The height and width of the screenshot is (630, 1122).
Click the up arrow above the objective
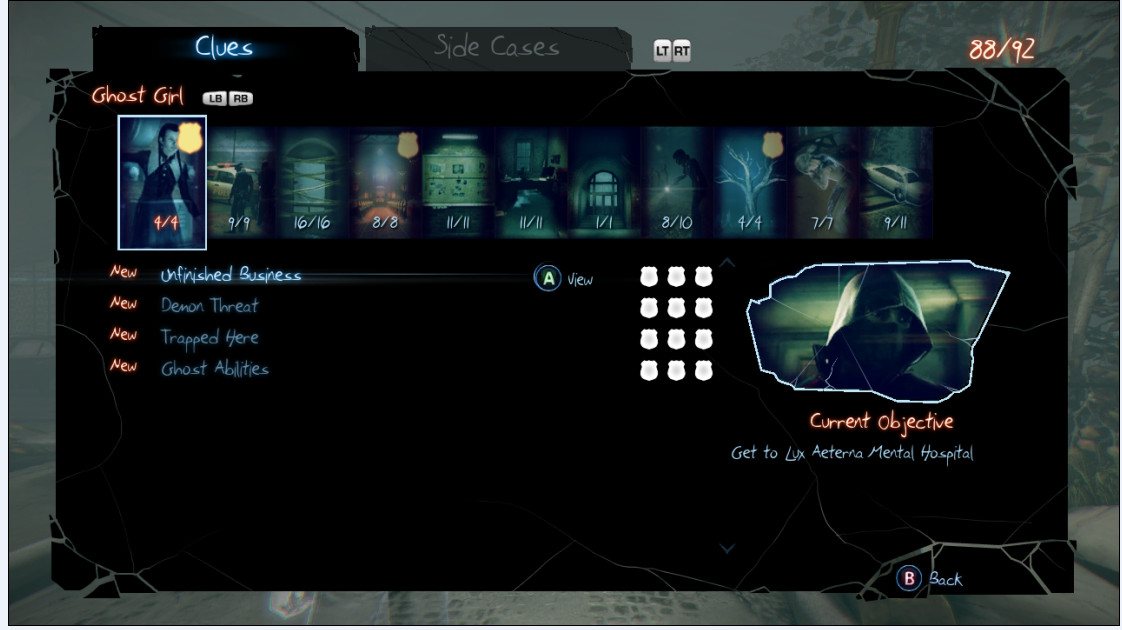(x=728, y=264)
